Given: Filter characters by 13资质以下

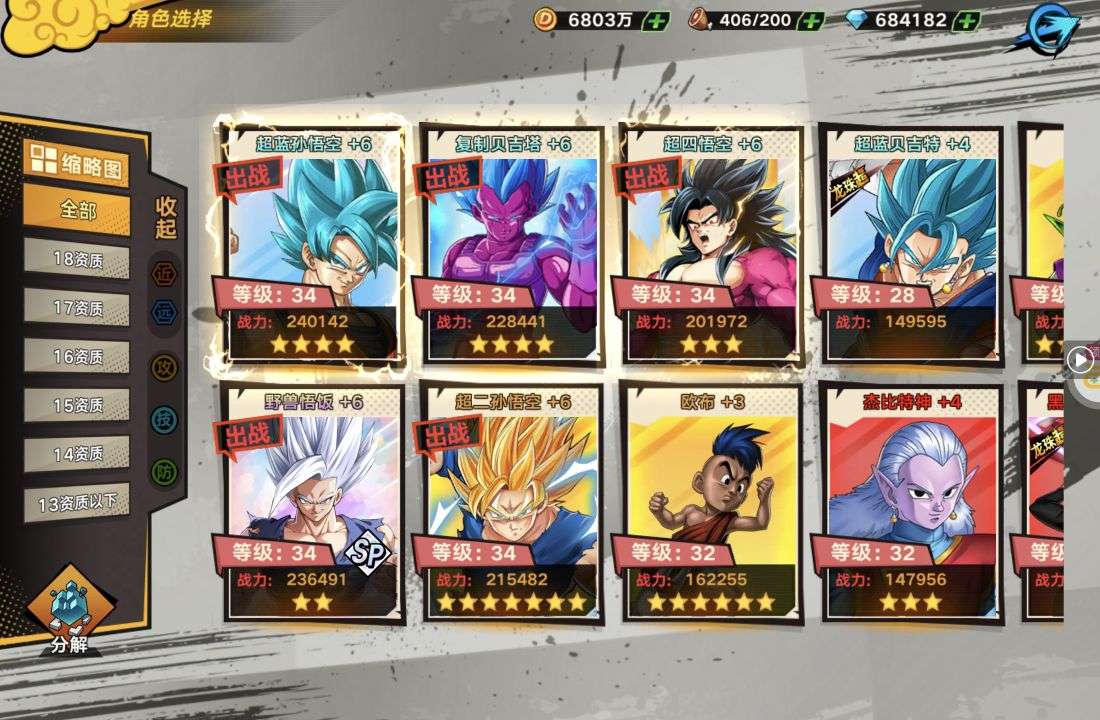Looking at the screenshot, I should (x=77, y=503).
